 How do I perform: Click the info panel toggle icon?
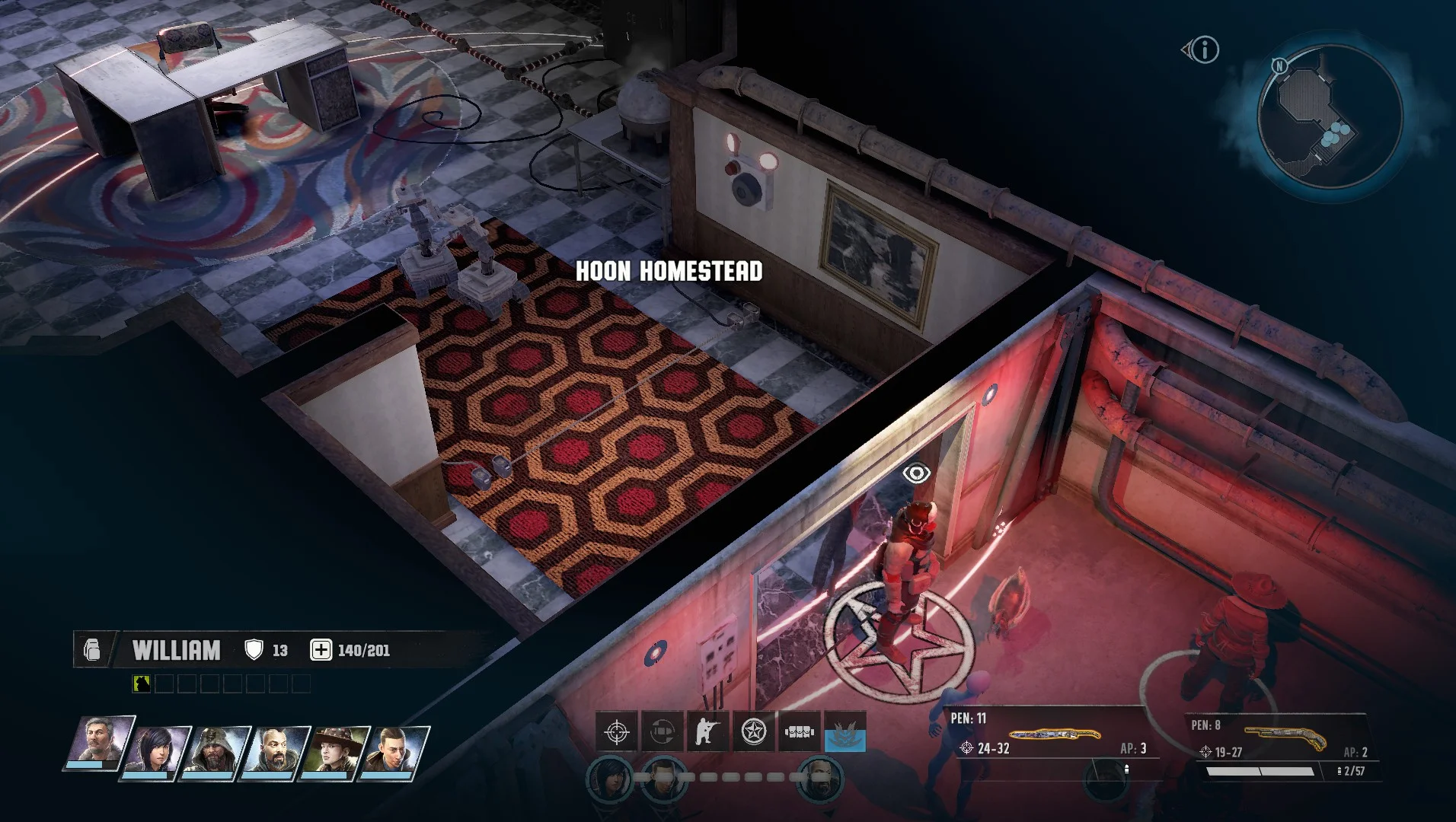pos(1202,50)
